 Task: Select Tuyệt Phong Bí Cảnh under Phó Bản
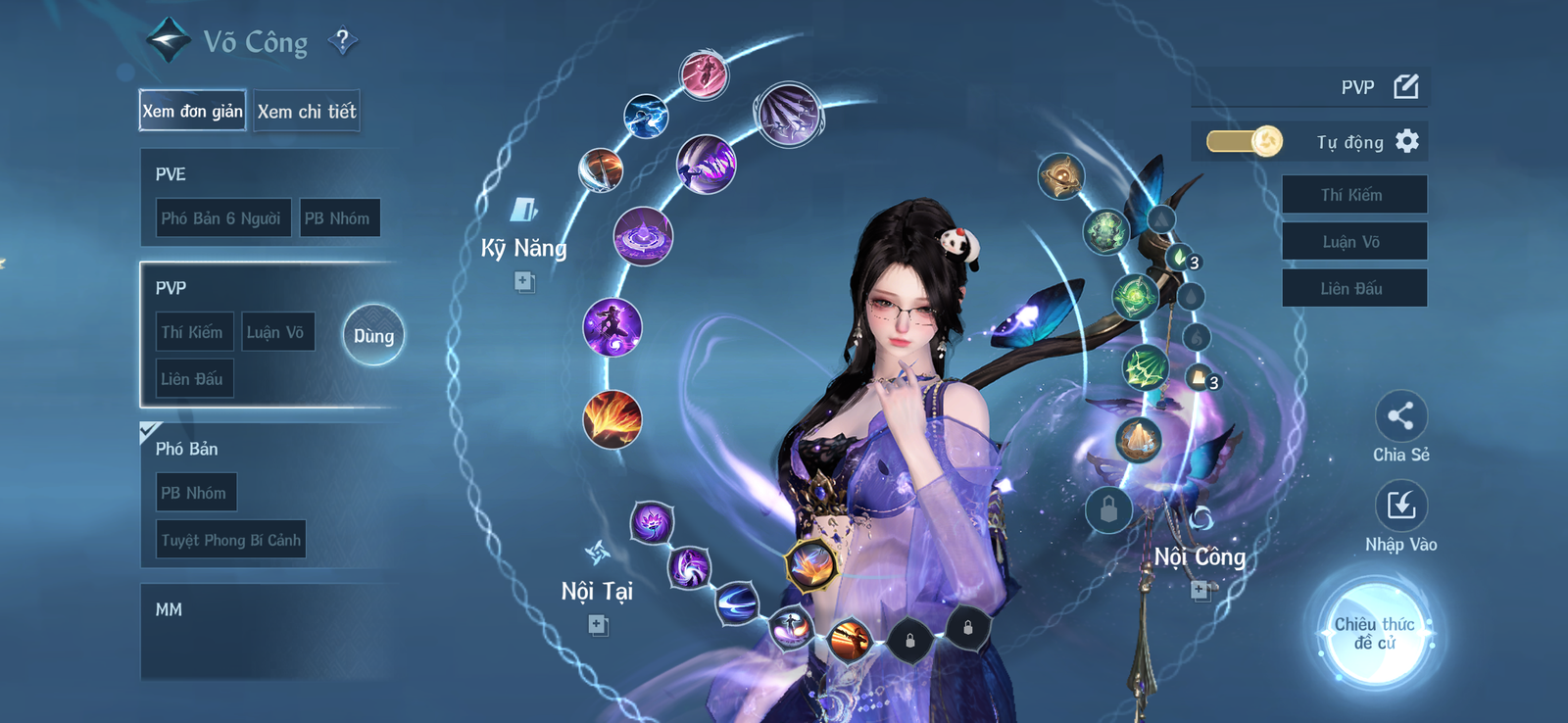(230, 539)
